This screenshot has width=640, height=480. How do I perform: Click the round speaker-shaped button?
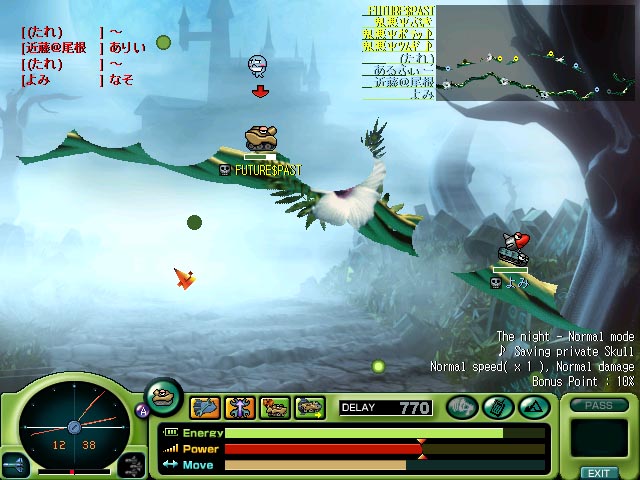point(462,407)
